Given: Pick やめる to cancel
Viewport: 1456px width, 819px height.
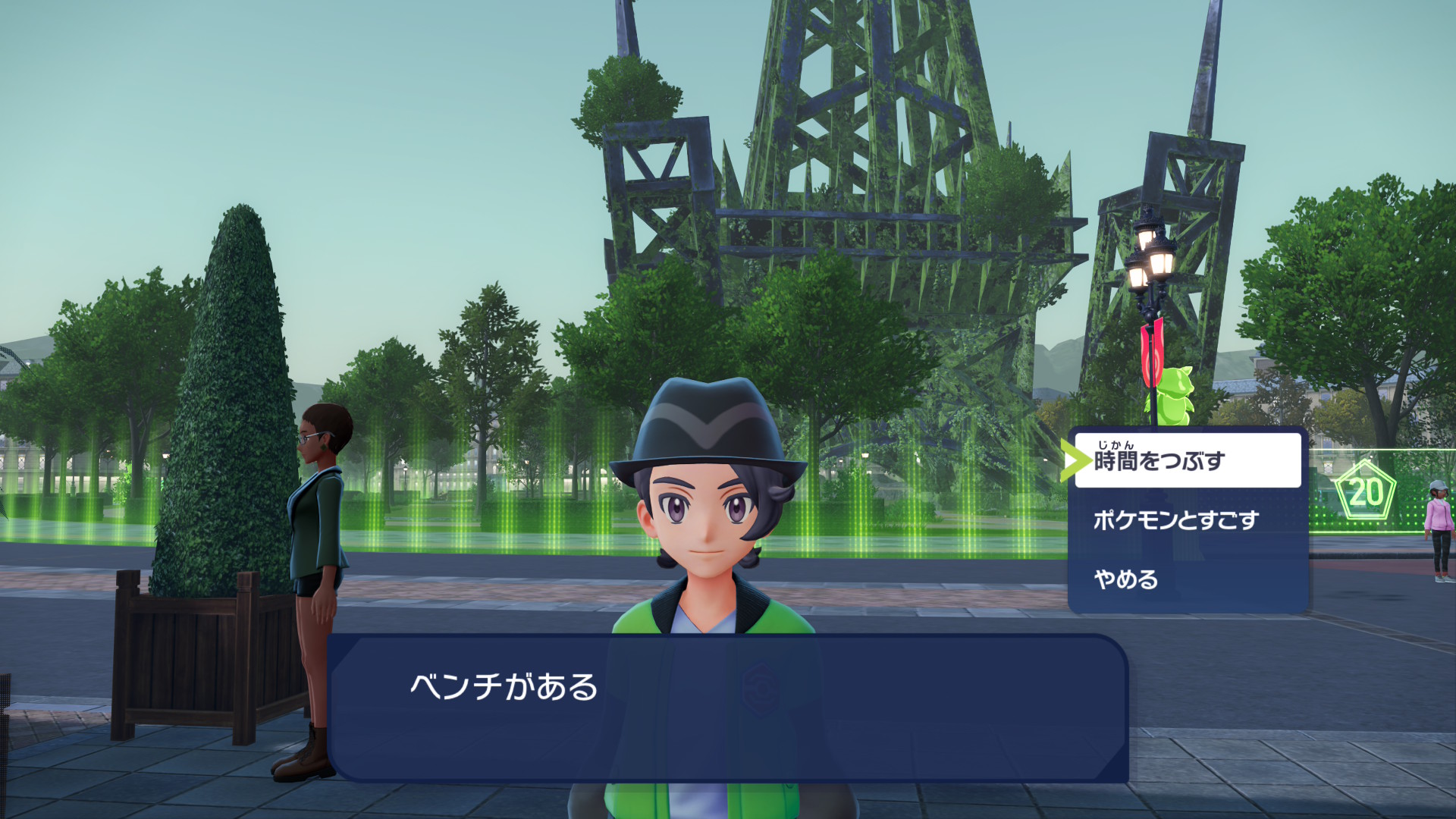Looking at the screenshot, I should tap(1187, 580).
